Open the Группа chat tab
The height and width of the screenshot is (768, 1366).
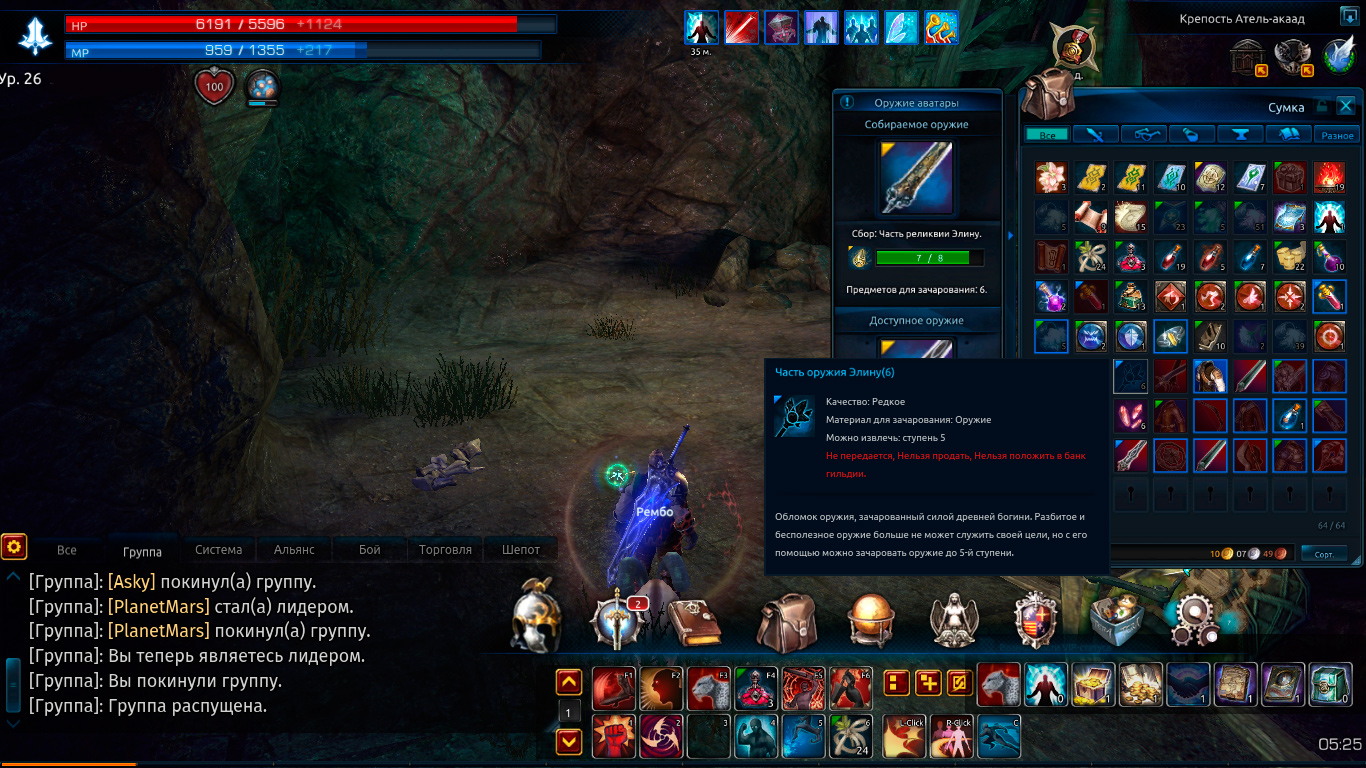point(142,550)
